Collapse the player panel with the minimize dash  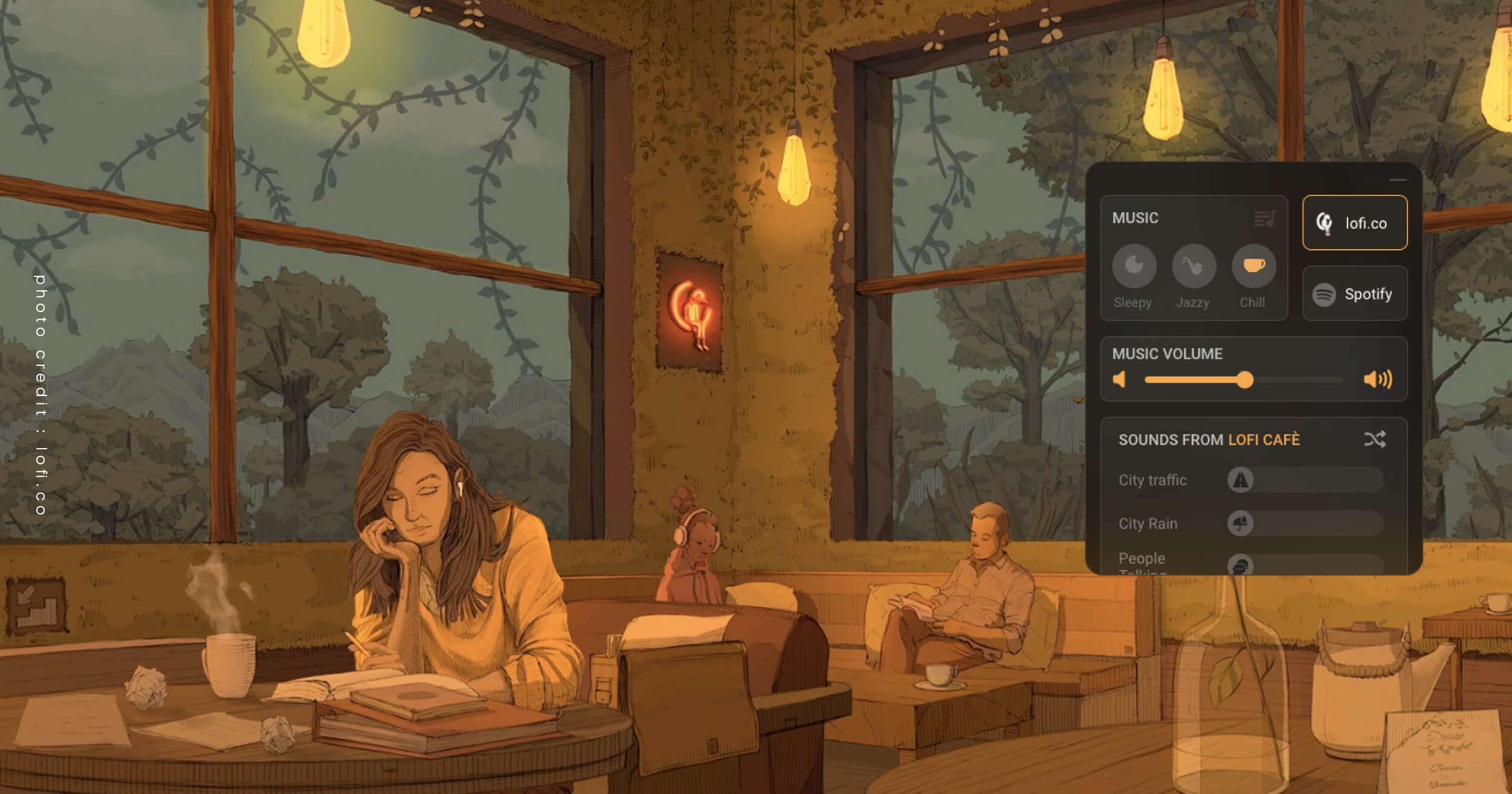point(1398,180)
